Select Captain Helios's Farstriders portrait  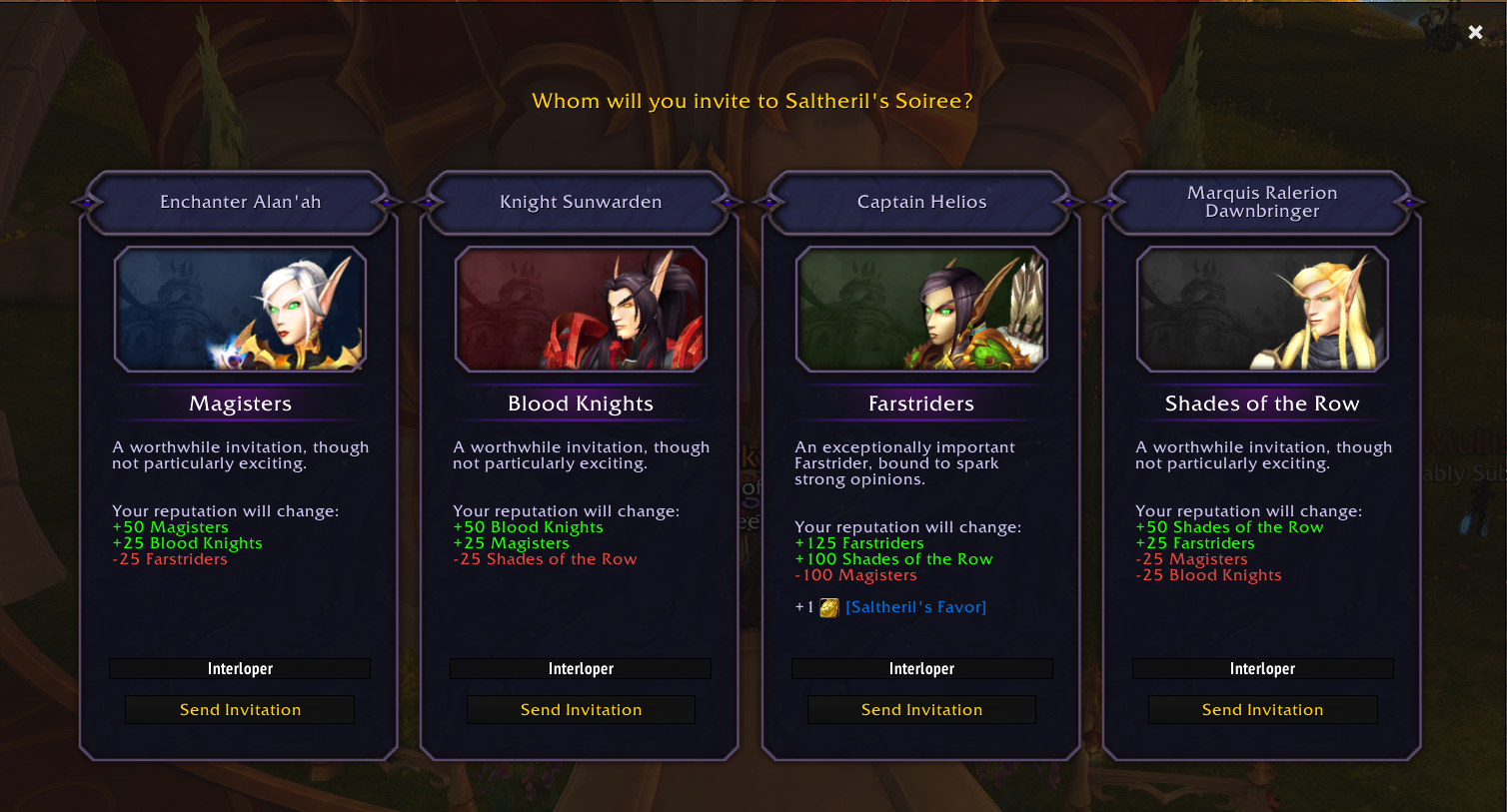point(921,310)
